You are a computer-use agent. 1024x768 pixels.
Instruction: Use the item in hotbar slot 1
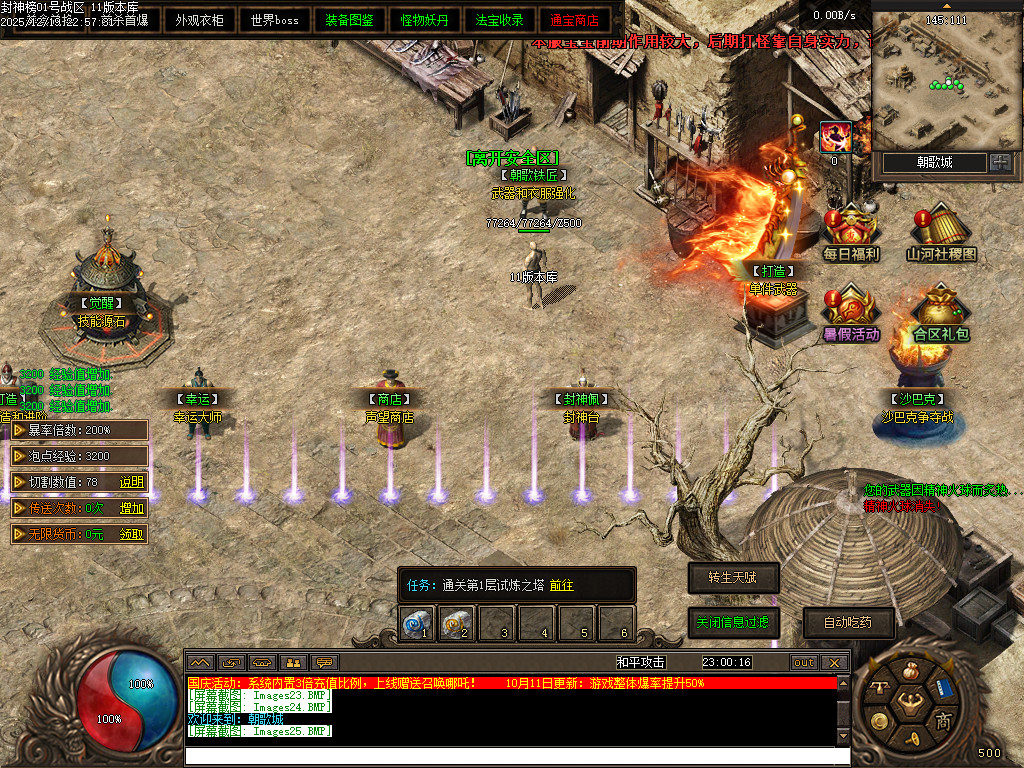pos(415,623)
